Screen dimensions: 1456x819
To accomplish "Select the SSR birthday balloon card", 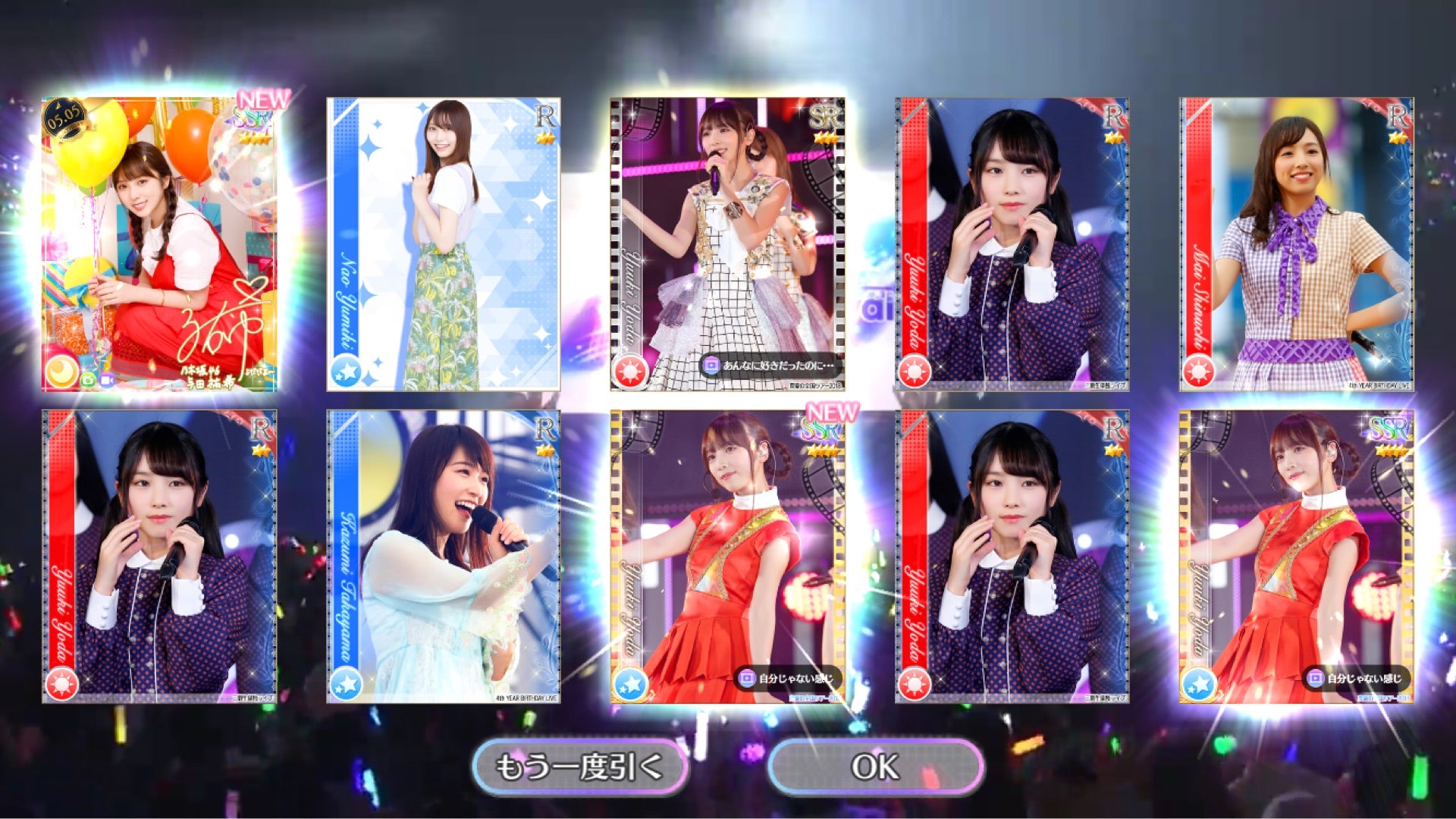I will (159, 244).
